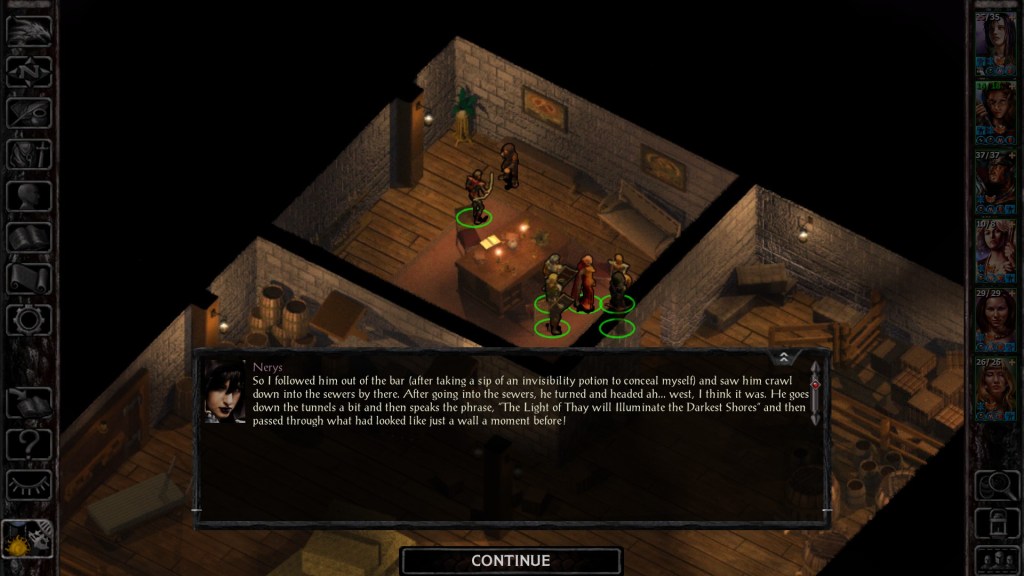Select the blonde party member with 26/26 HP
This screenshot has height=576, width=1024.
[994, 387]
